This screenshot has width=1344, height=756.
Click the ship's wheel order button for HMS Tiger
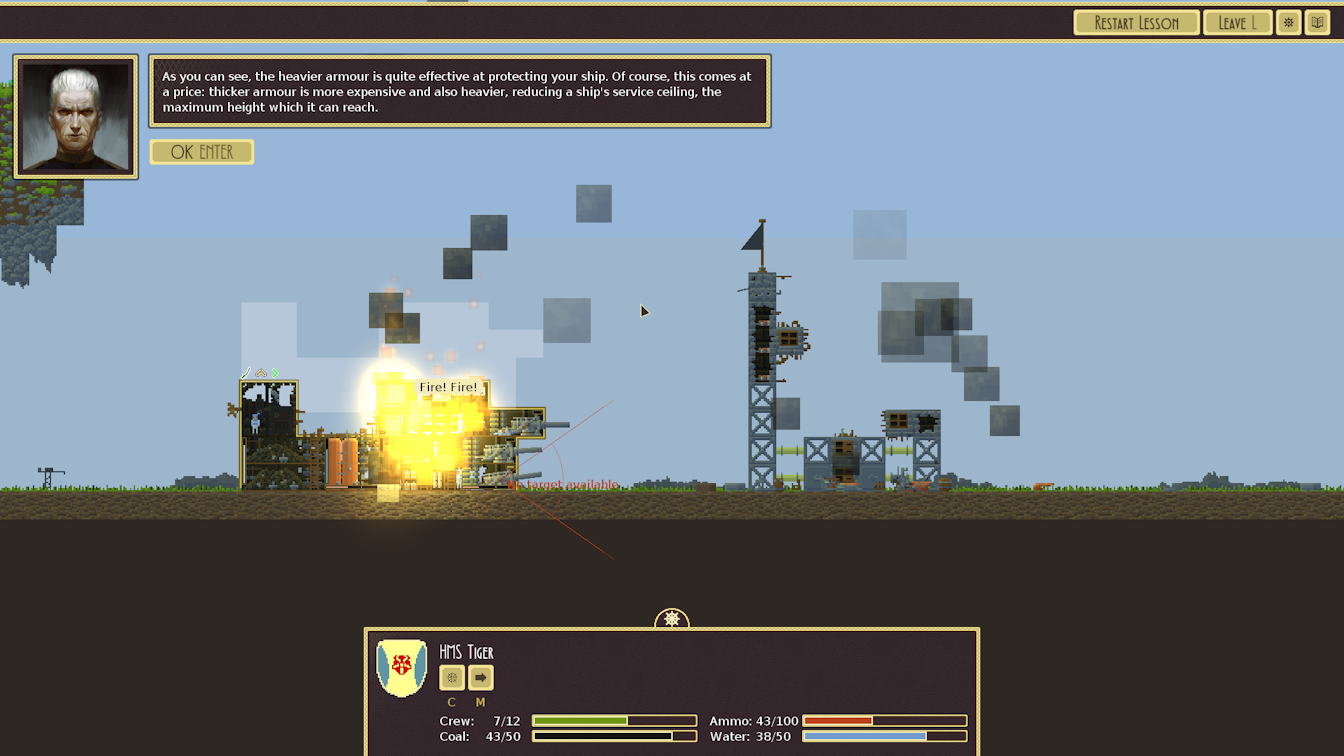click(452, 678)
